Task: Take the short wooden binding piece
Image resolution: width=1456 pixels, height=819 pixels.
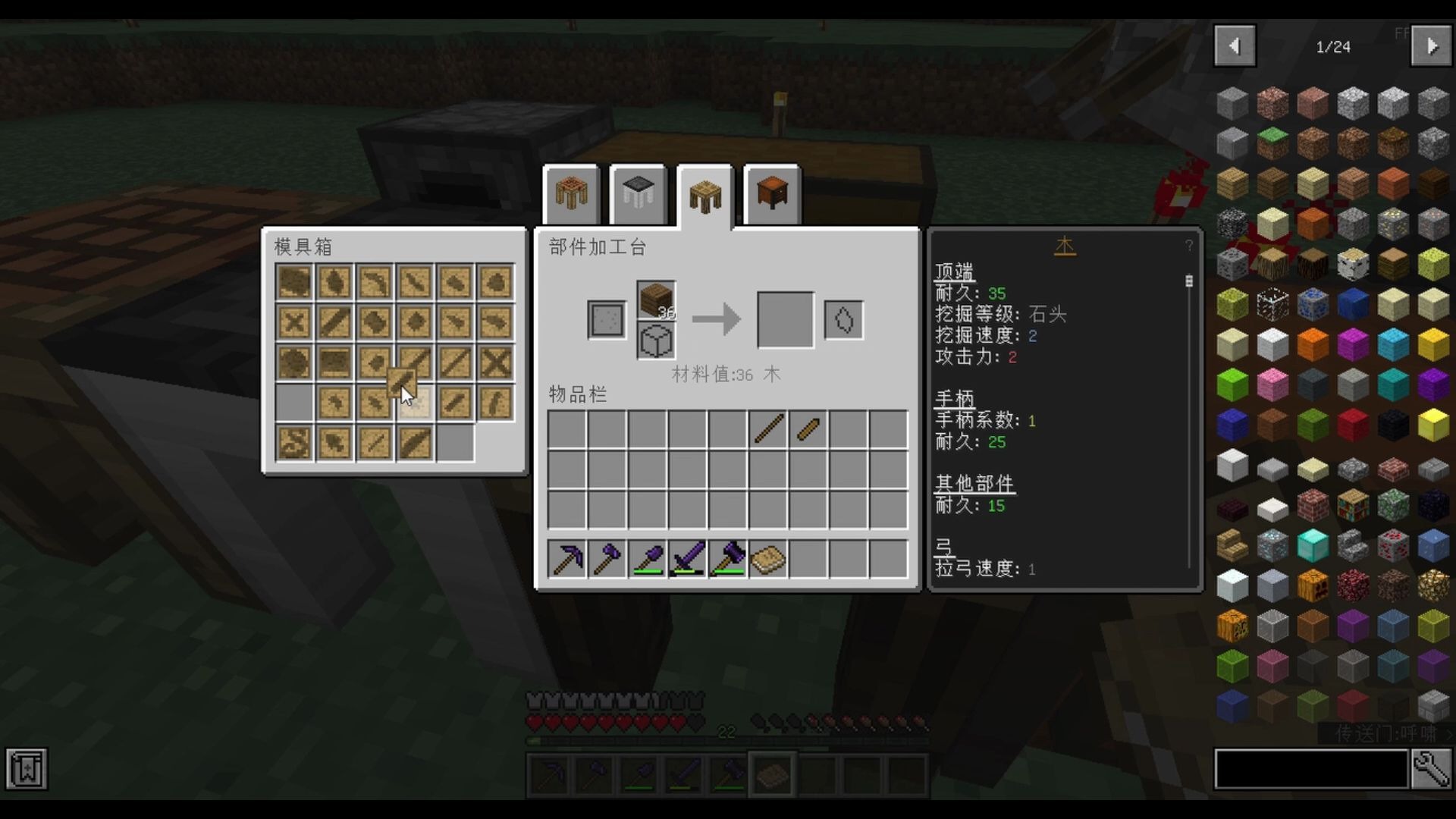Action: click(808, 429)
